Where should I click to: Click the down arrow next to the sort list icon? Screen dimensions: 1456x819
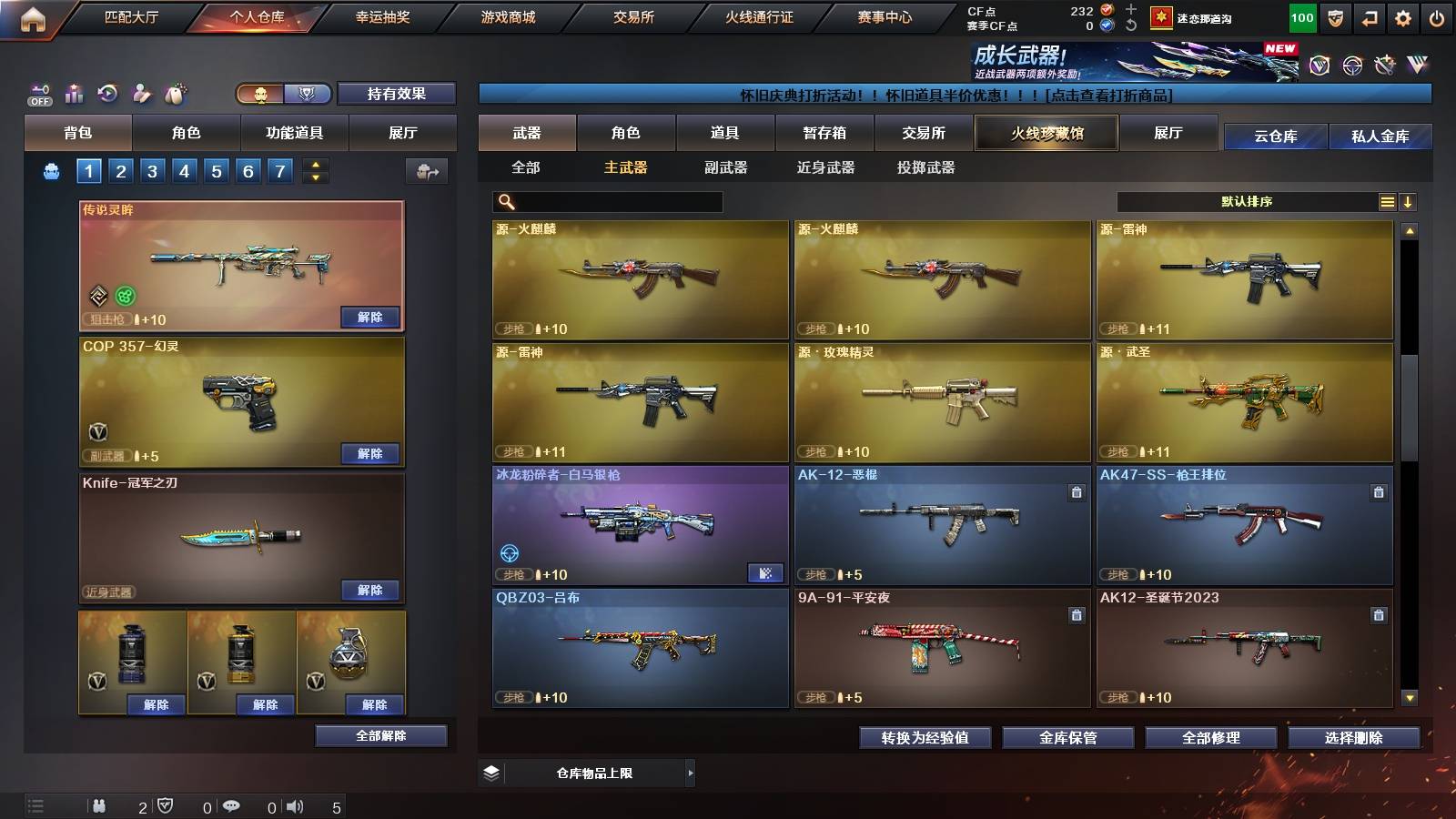[1408, 202]
